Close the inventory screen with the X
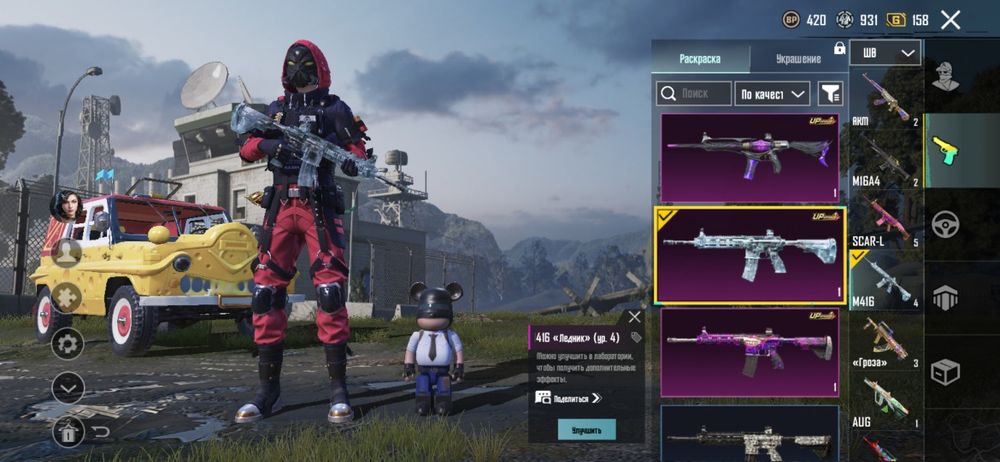This screenshot has width=1000, height=462. tap(950, 19)
